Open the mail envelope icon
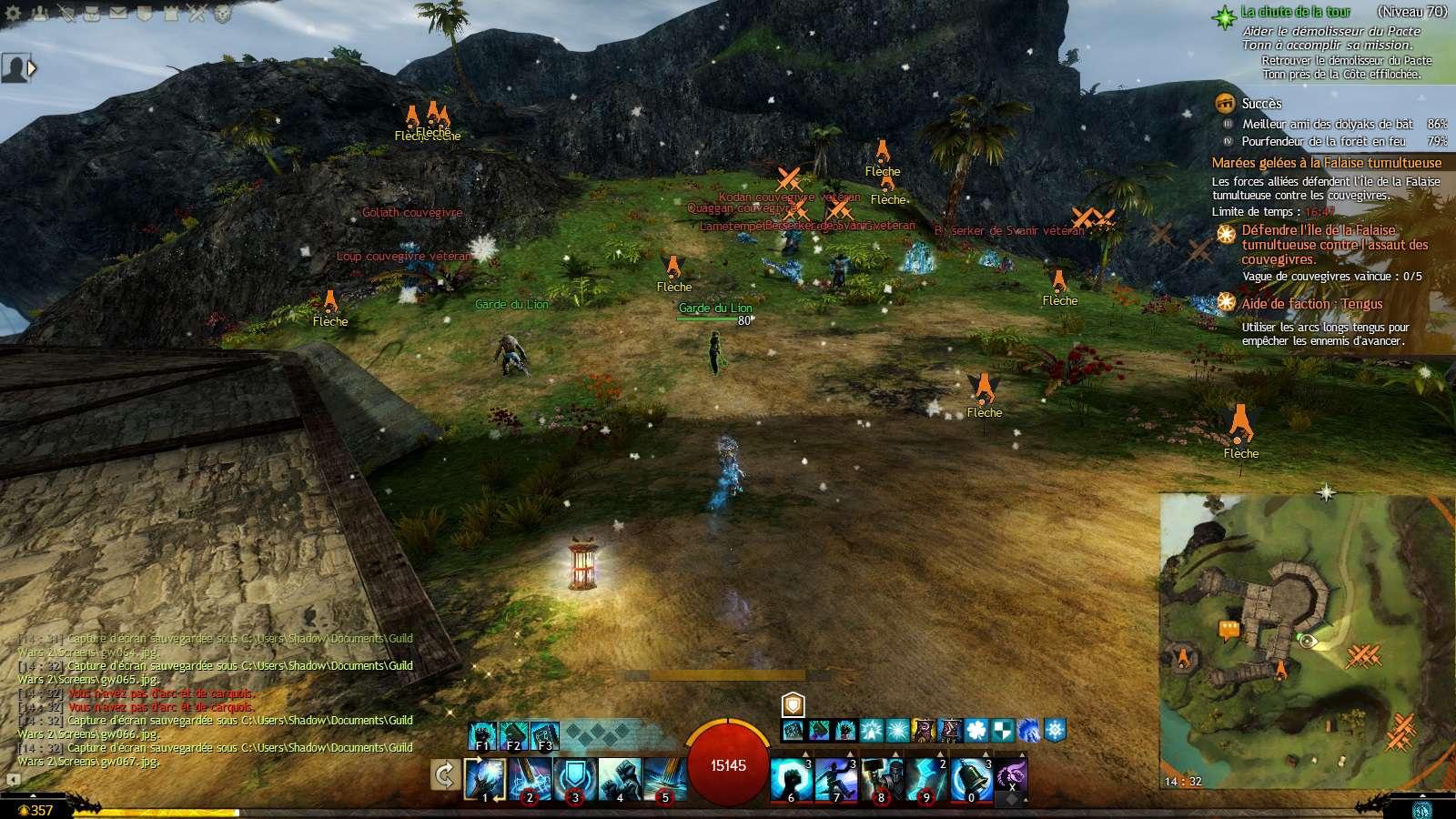Image resolution: width=1456 pixels, height=819 pixels. click(x=118, y=14)
